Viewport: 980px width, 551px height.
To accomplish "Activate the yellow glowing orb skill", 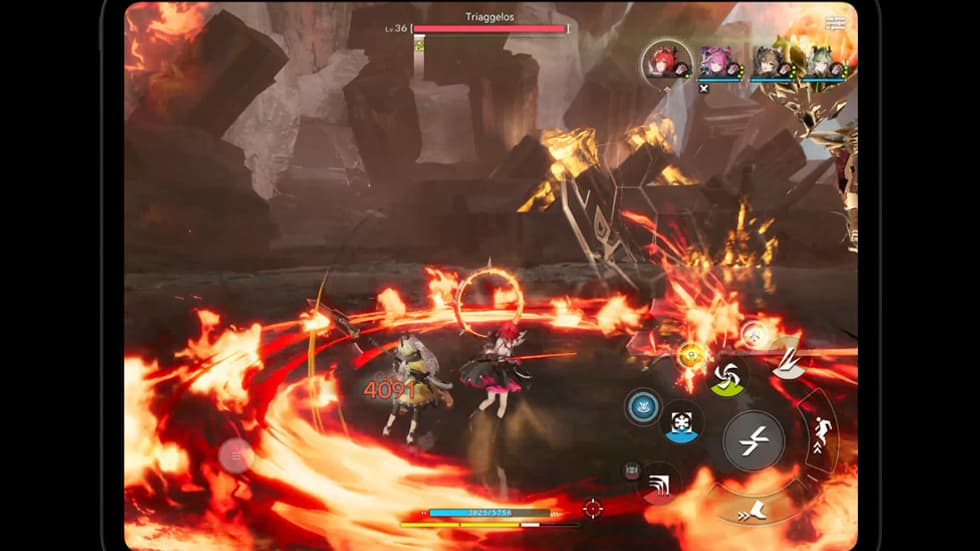I will tap(690, 355).
